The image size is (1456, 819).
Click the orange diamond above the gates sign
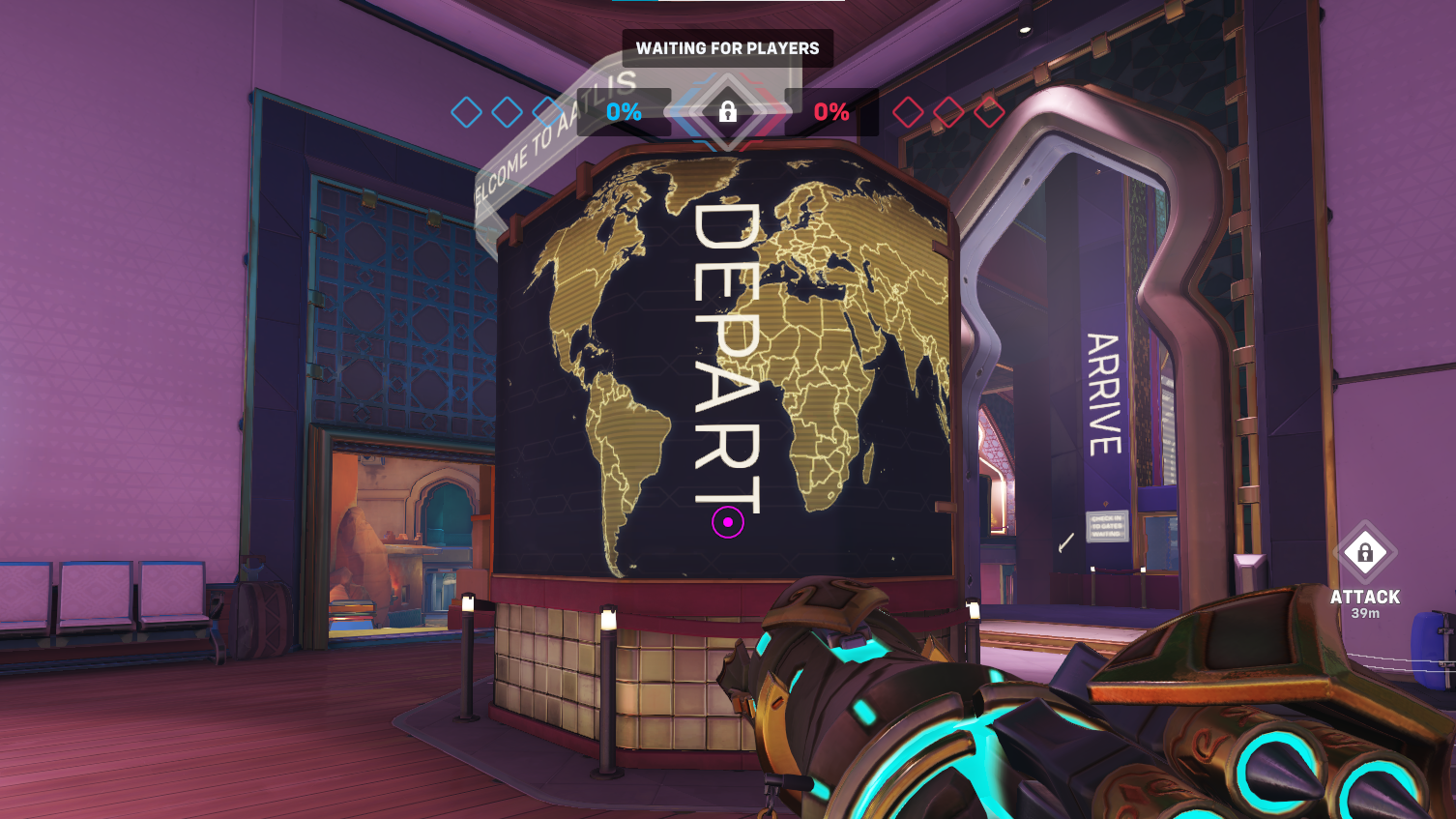coord(1106,503)
